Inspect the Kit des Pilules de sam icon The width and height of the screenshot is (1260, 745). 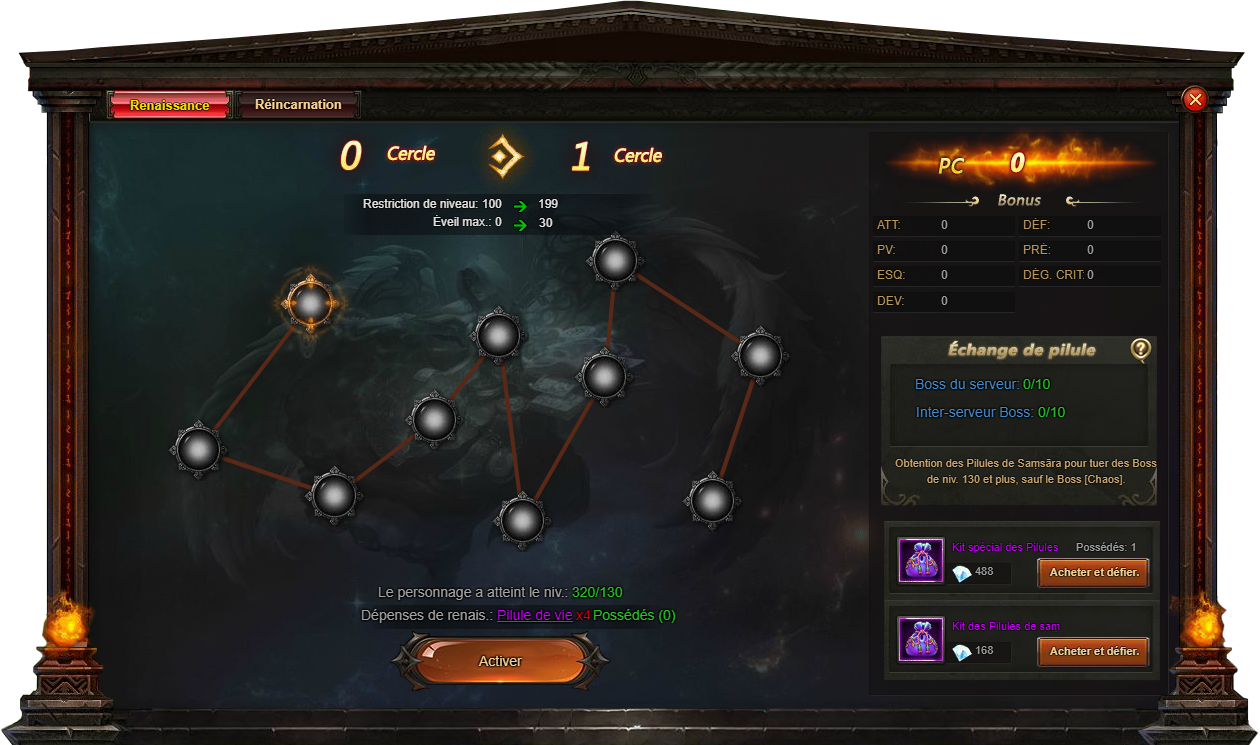tap(920, 639)
